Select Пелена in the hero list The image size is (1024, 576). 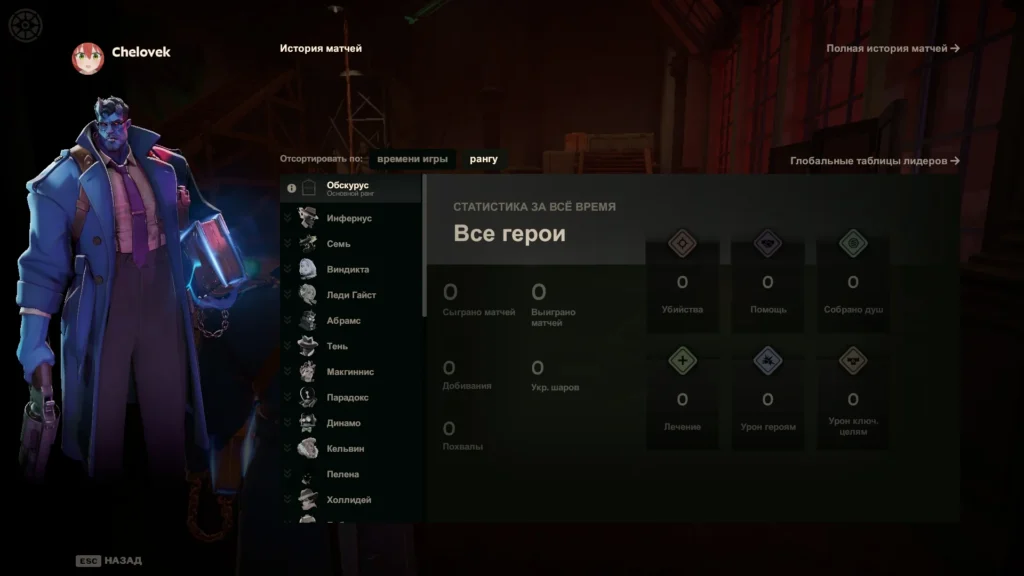342,474
